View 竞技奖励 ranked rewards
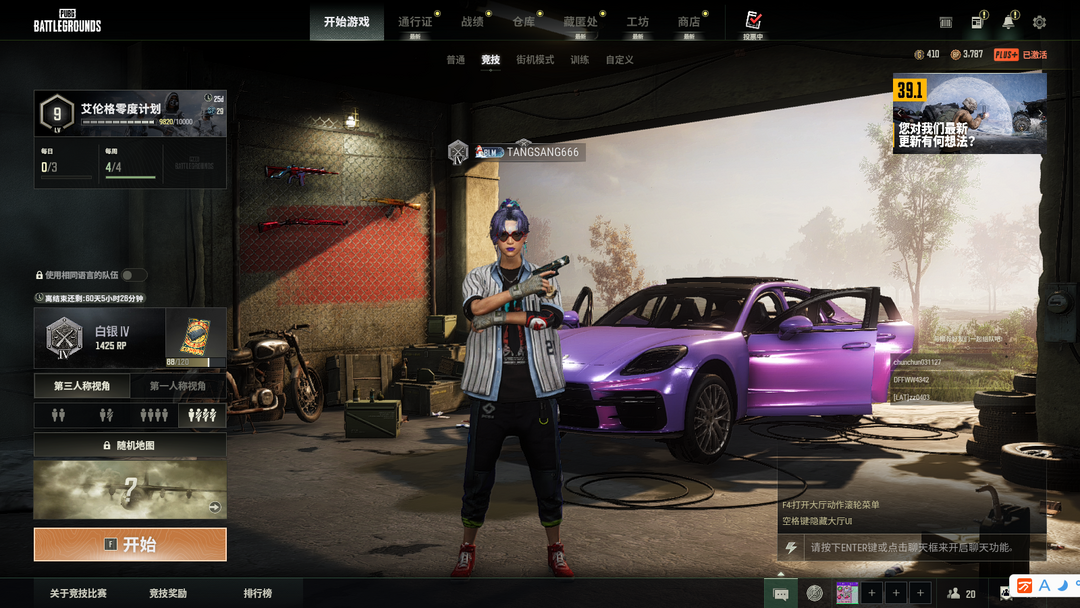 [x=168, y=594]
